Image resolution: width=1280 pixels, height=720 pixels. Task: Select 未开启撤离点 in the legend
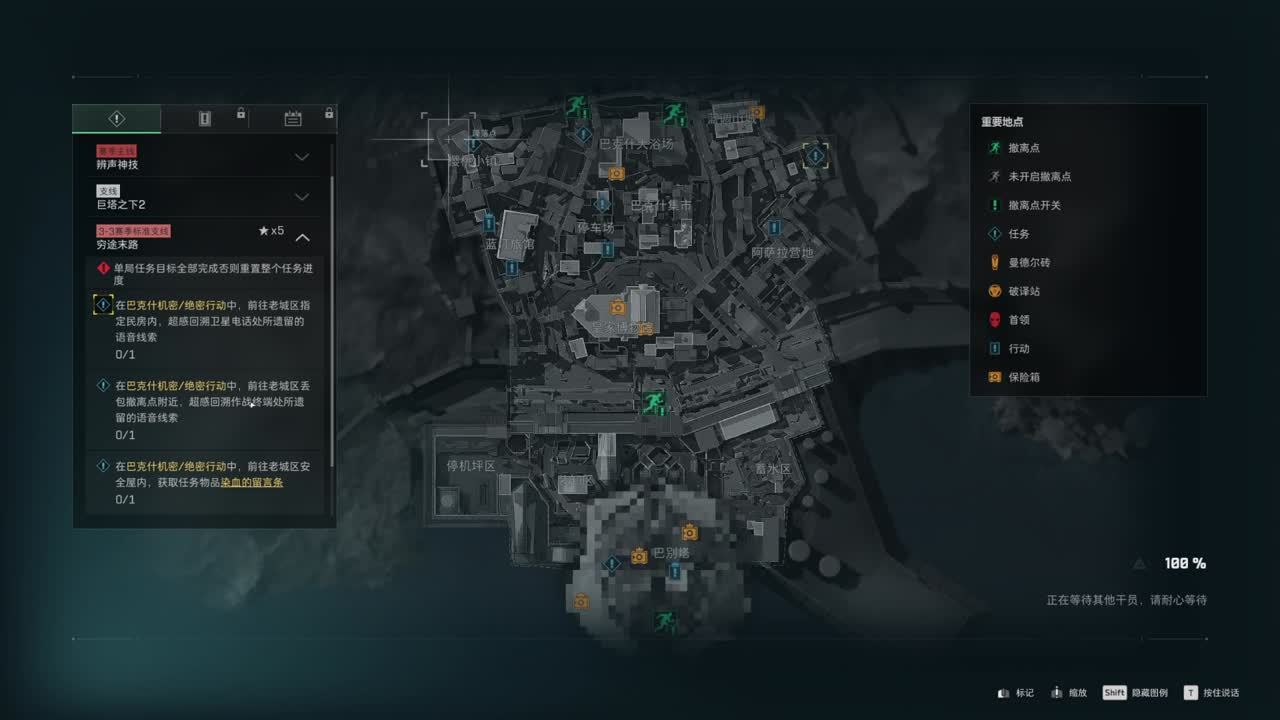1039,177
